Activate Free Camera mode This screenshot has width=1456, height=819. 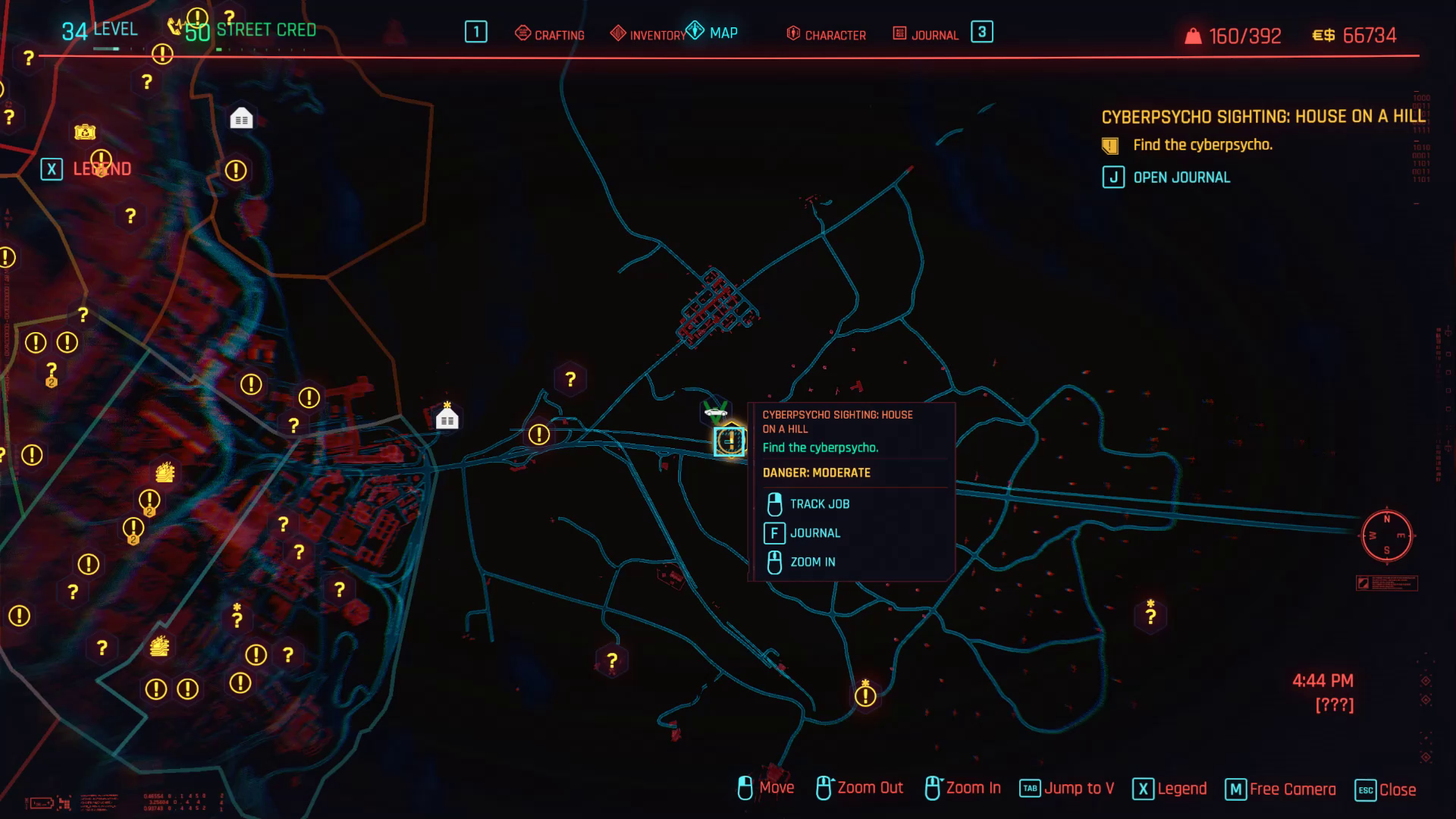click(1293, 788)
